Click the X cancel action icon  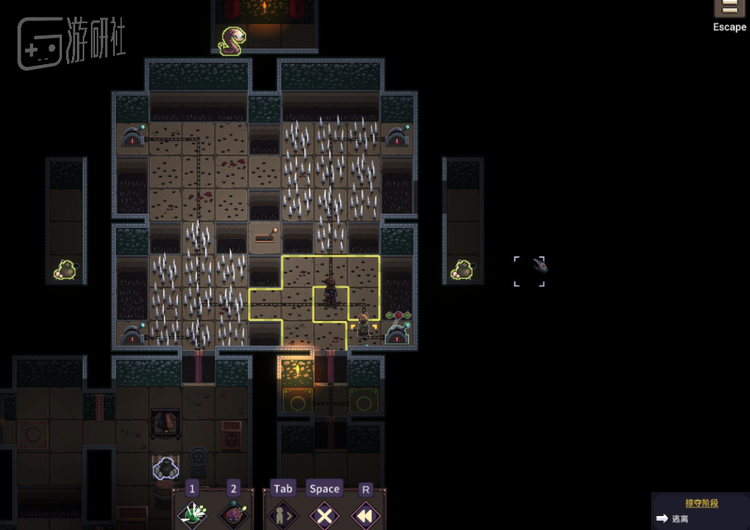(324, 516)
